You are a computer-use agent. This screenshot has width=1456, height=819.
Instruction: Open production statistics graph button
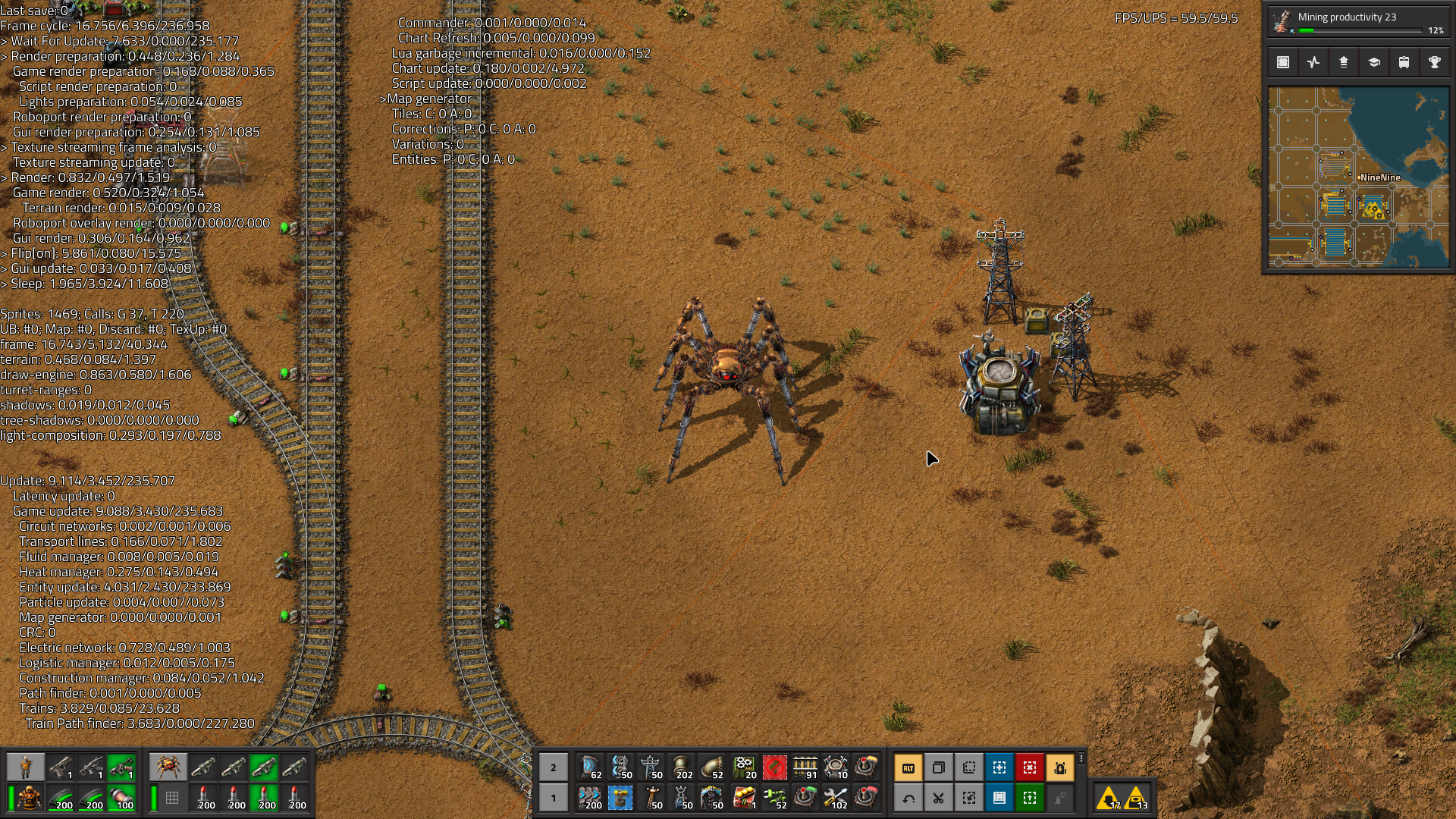click(1313, 62)
